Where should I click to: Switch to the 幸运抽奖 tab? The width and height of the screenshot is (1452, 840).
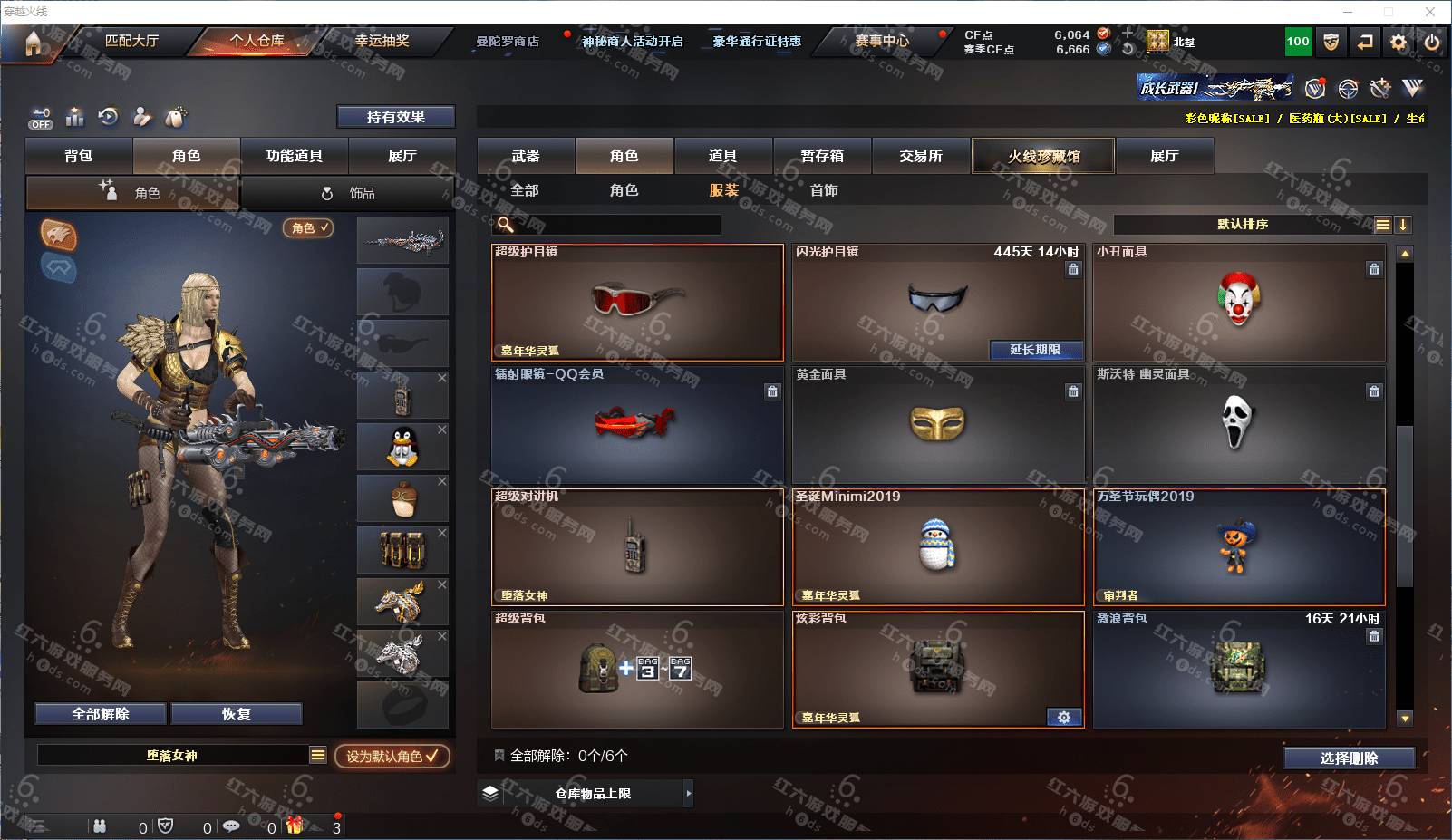click(x=382, y=41)
